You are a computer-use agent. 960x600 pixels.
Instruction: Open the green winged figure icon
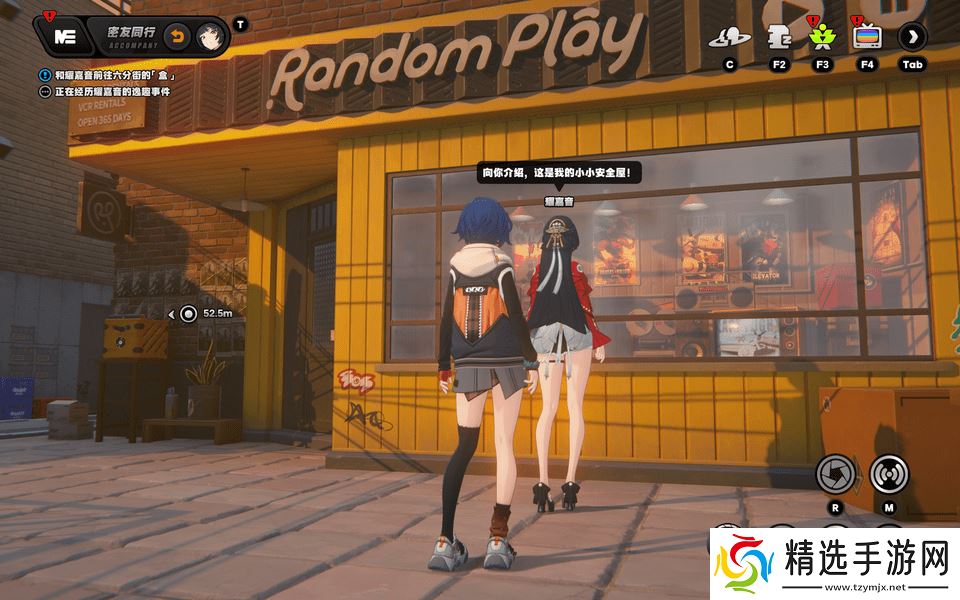[822, 38]
